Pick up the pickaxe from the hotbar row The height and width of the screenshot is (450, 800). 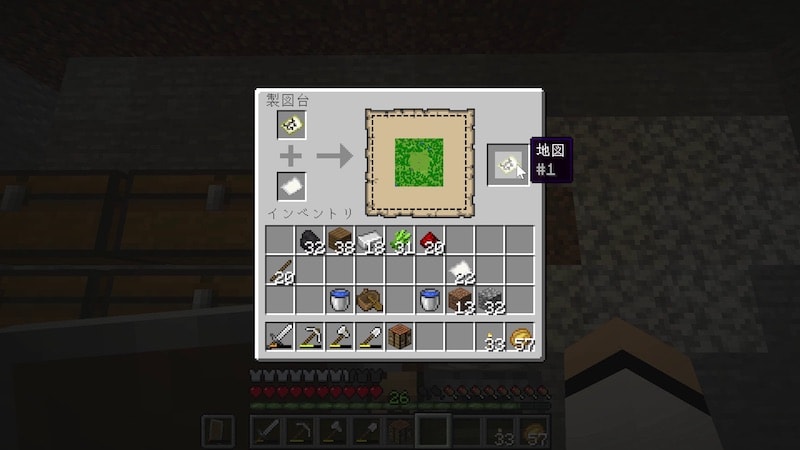click(310, 337)
